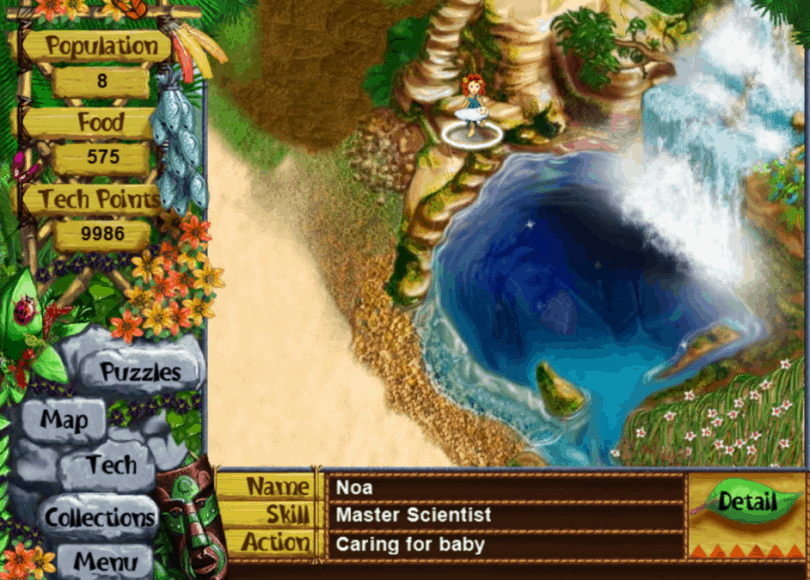Viewport: 810px width, 580px height.
Task: Open the Puzzles screen
Action: tap(140, 372)
